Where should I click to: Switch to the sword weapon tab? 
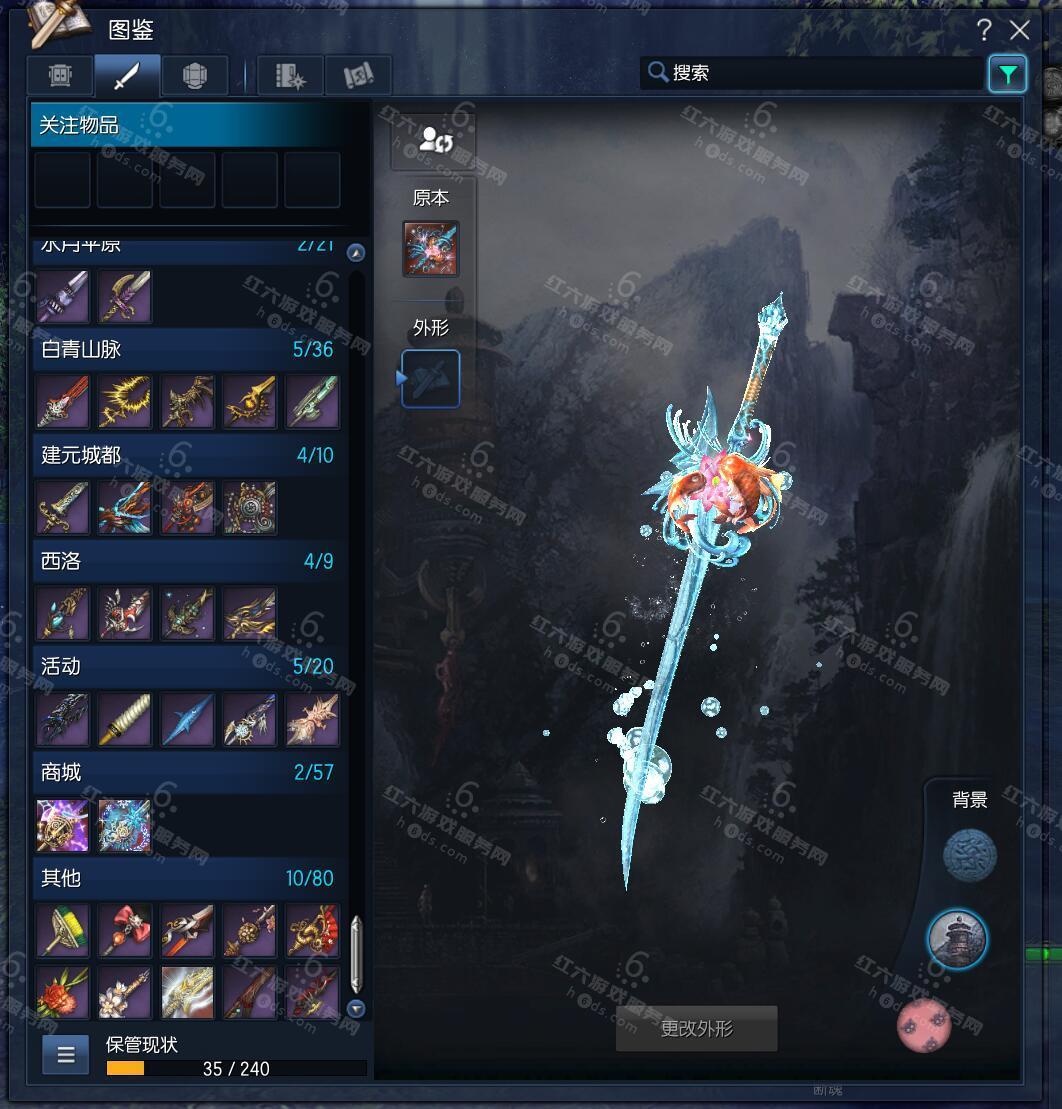point(127,76)
